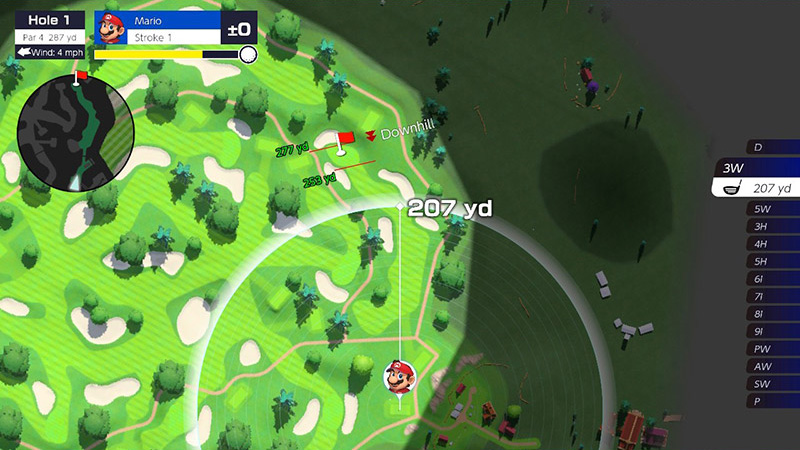
Task: Click the 207 yd shot target marker
Action: tap(400, 206)
